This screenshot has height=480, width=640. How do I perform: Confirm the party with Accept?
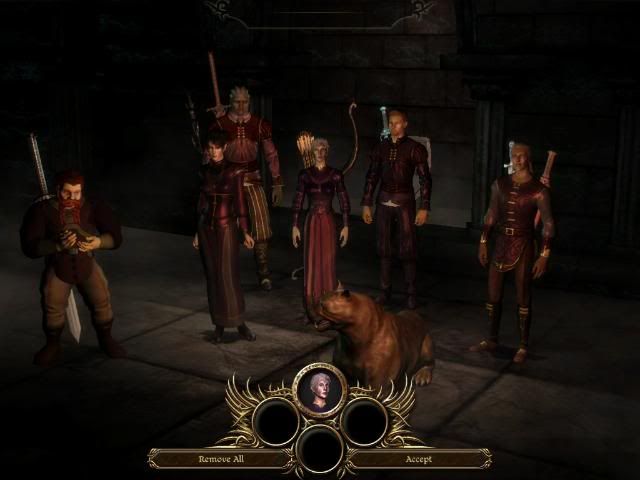pyautogui.click(x=418, y=459)
